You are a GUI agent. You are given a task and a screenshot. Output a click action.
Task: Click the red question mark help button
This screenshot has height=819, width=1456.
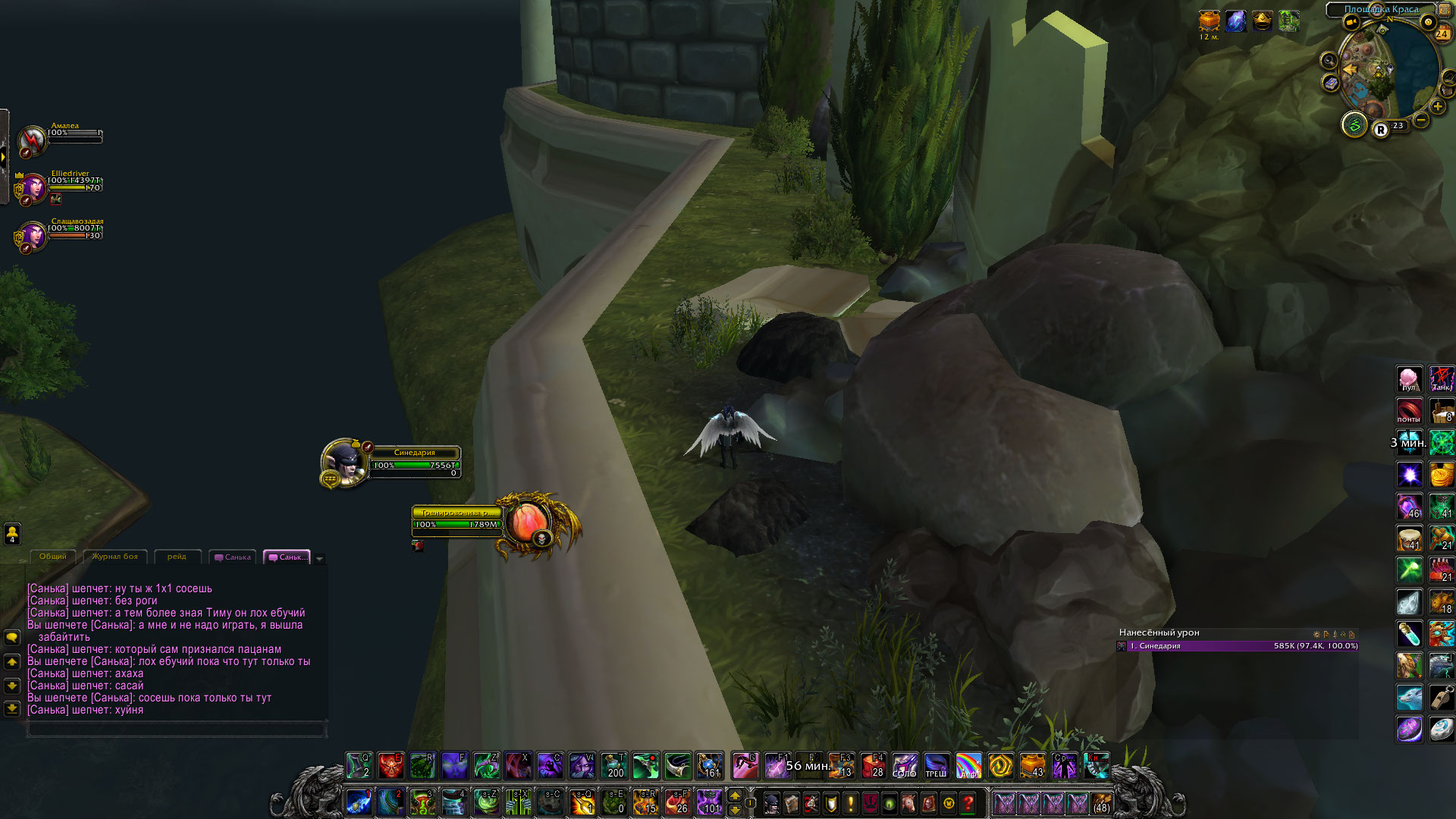pyautogui.click(x=968, y=802)
